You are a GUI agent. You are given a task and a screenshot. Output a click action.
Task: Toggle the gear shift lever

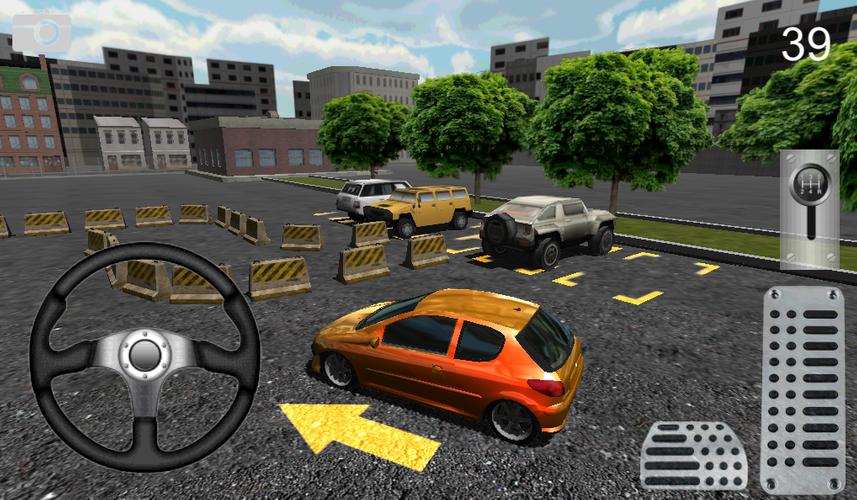coord(808,208)
